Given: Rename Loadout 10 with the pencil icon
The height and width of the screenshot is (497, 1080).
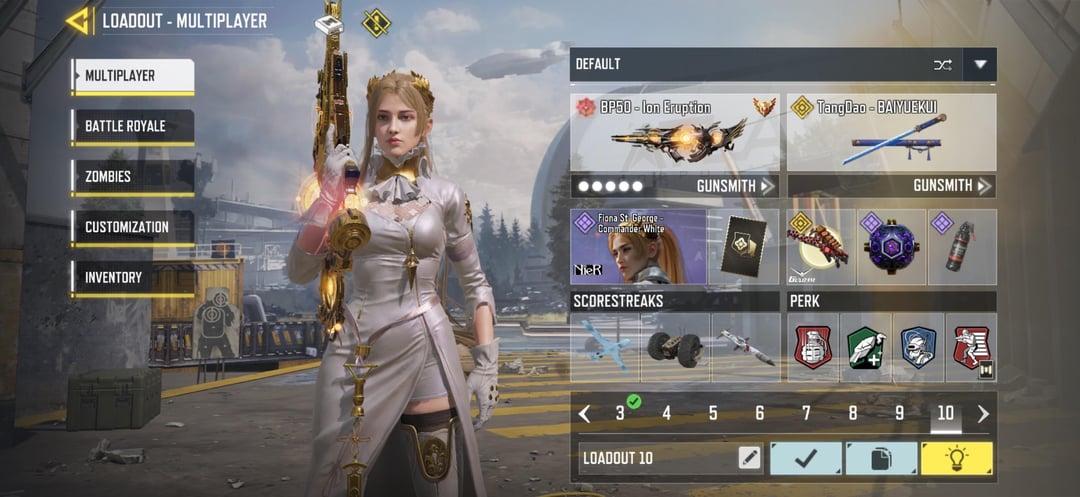Looking at the screenshot, I should pos(749,458).
